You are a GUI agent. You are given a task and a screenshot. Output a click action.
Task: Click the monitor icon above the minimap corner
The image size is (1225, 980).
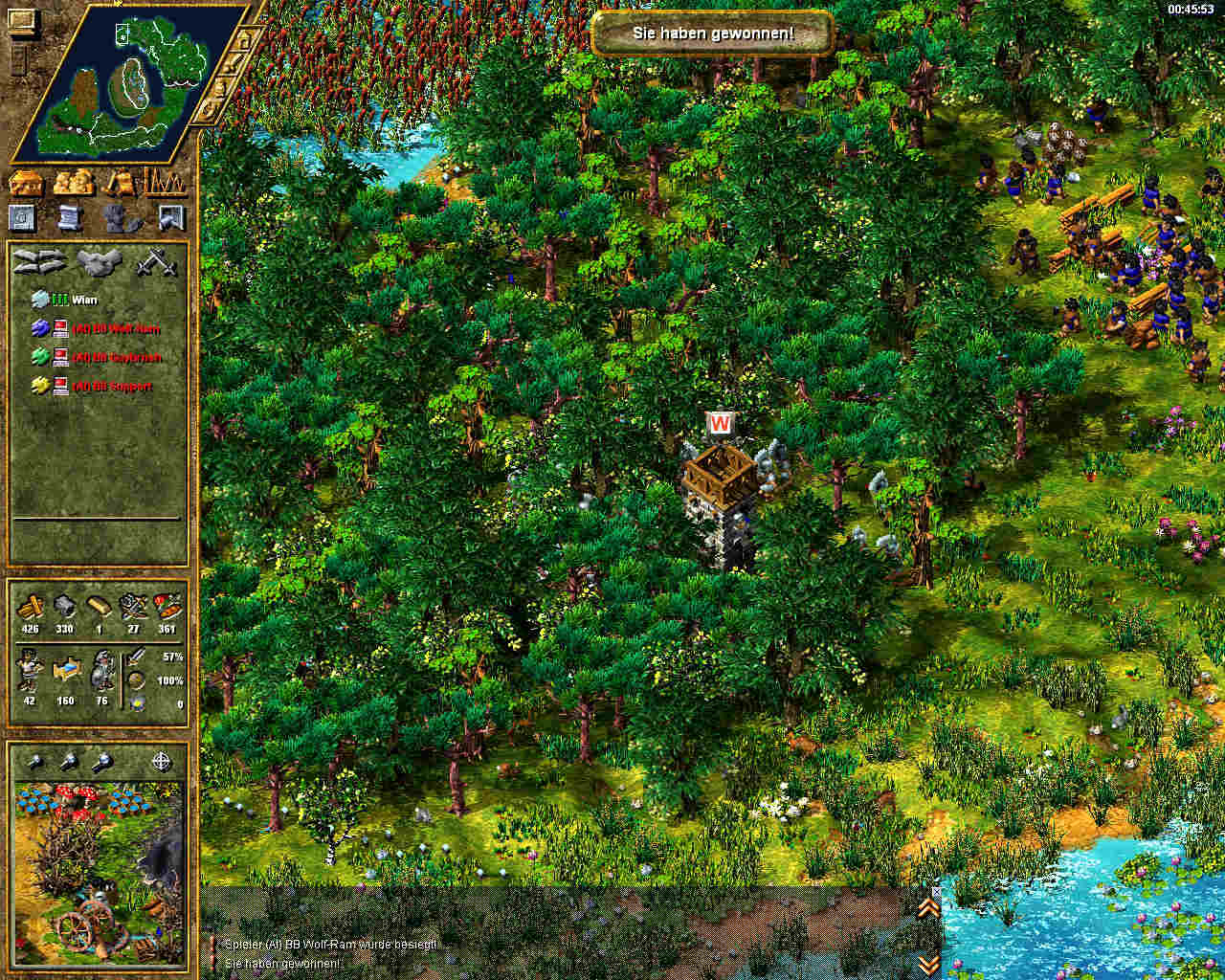pyautogui.click(x=20, y=21)
